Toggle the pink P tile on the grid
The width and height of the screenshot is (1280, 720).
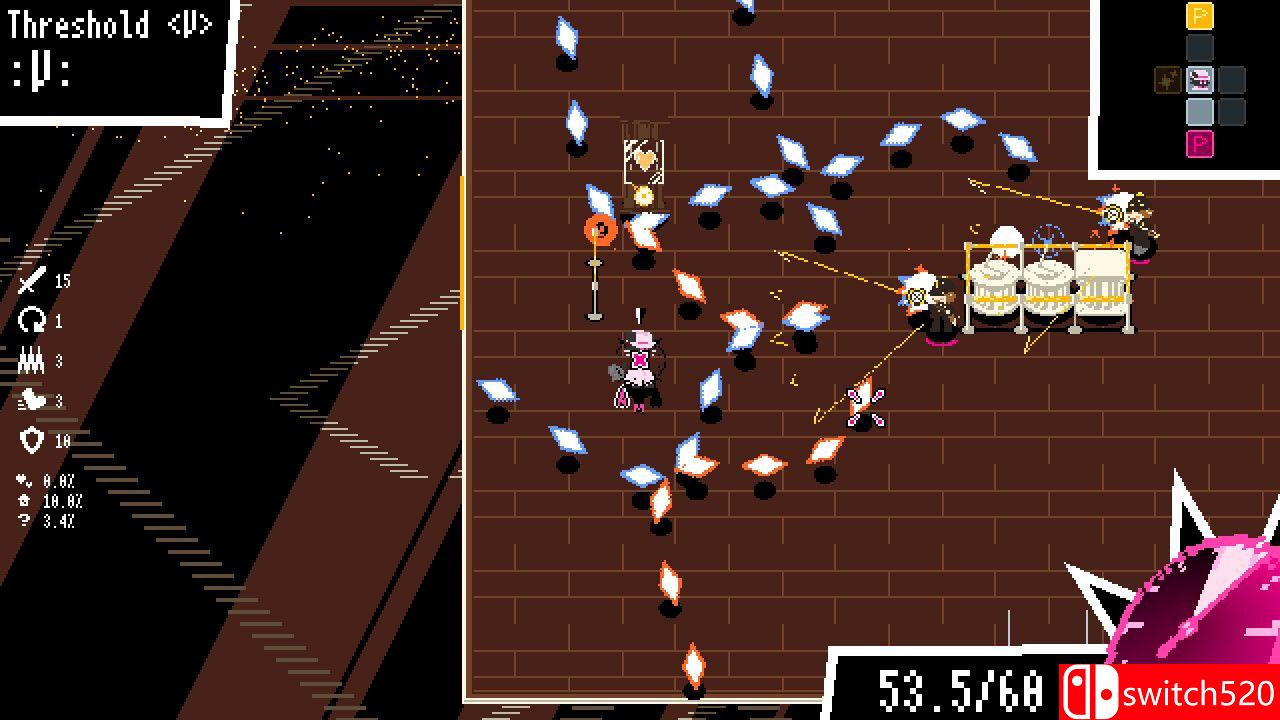click(x=1199, y=143)
